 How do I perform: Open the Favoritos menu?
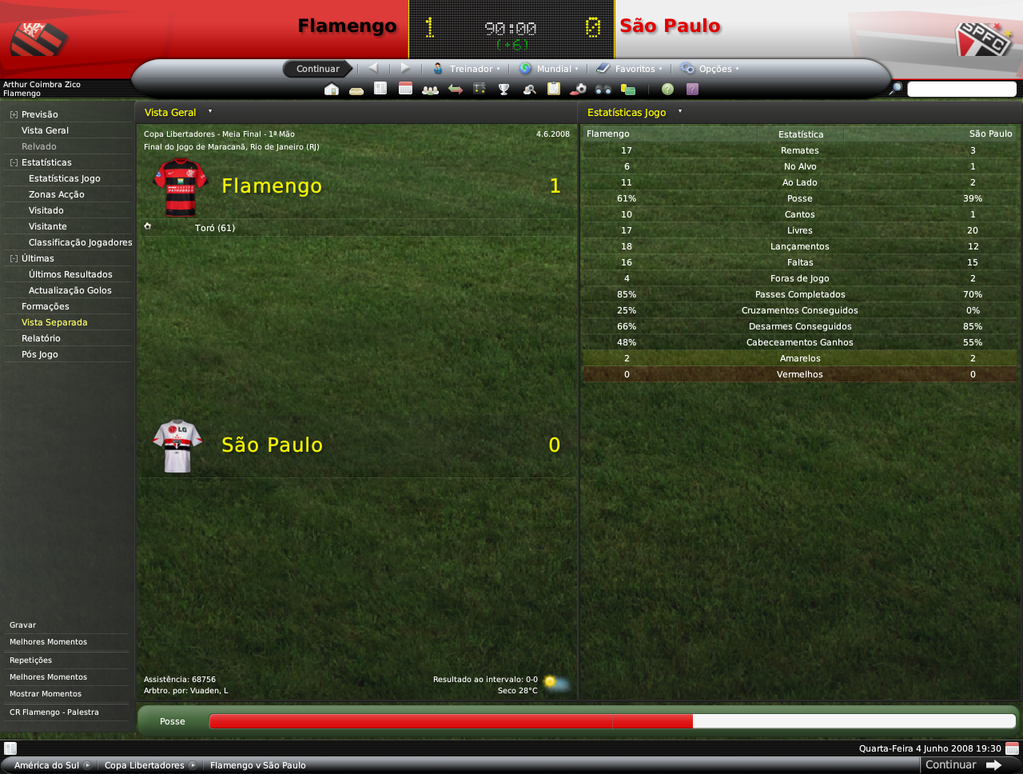629,69
